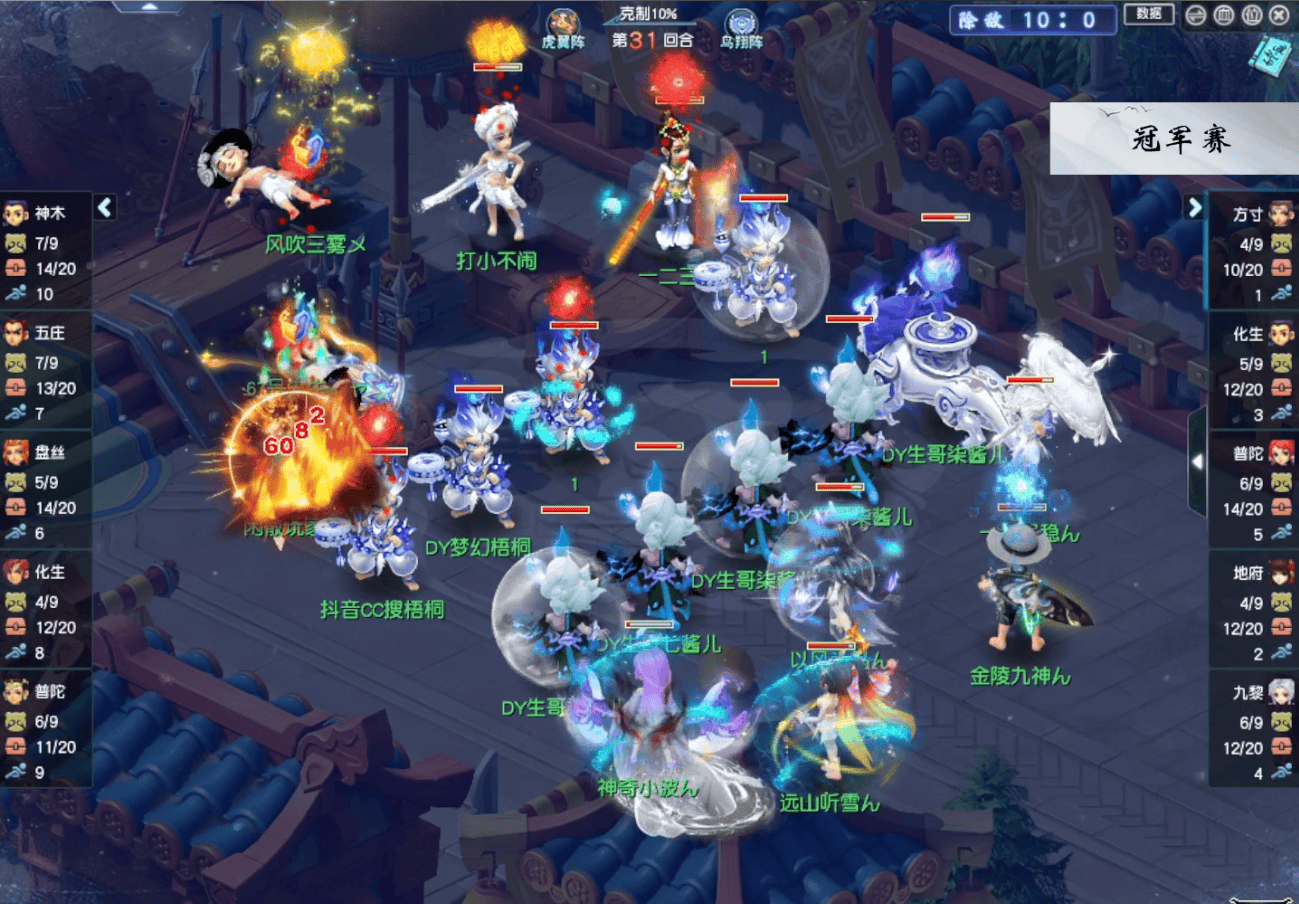Open the 数据 battle data panel

[x=1149, y=14]
